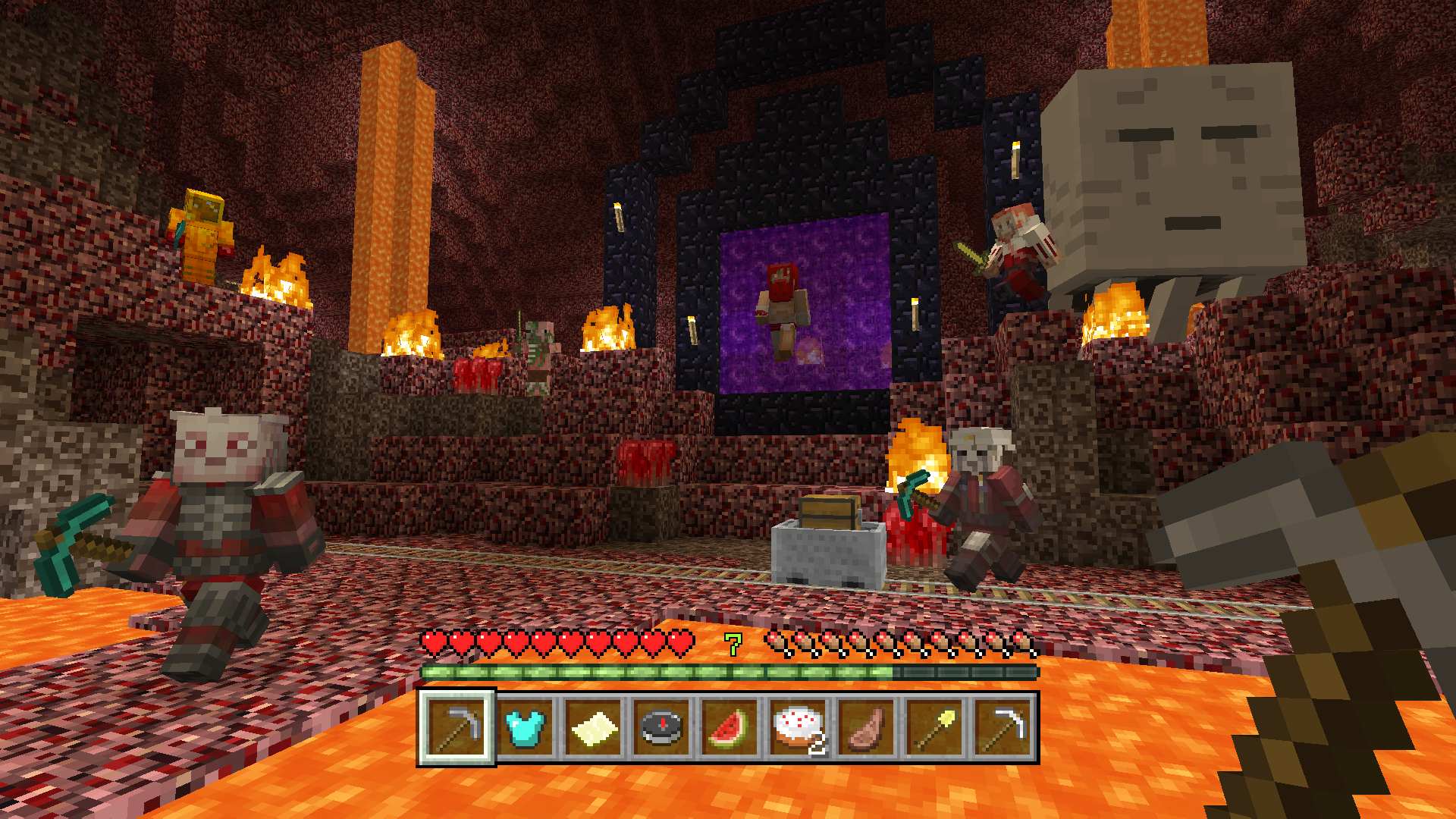Click the level 7 experience number
The width and height of the screenshot is (1456, 819).
pyautogui.click(x=730, y=644)
